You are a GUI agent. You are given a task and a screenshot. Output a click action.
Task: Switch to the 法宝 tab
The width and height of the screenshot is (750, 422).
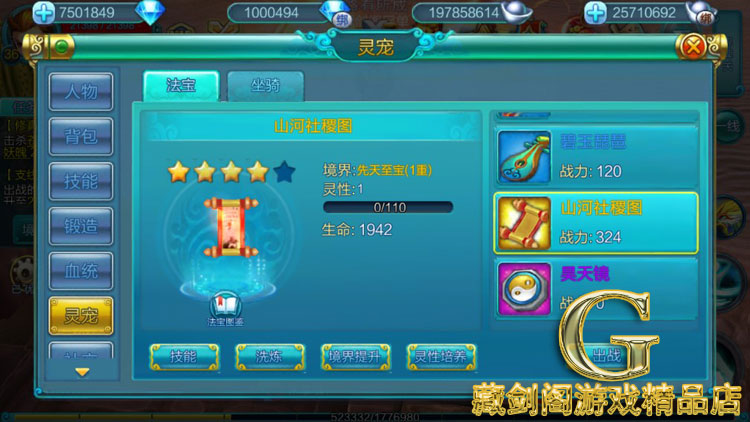coord(180,86)
